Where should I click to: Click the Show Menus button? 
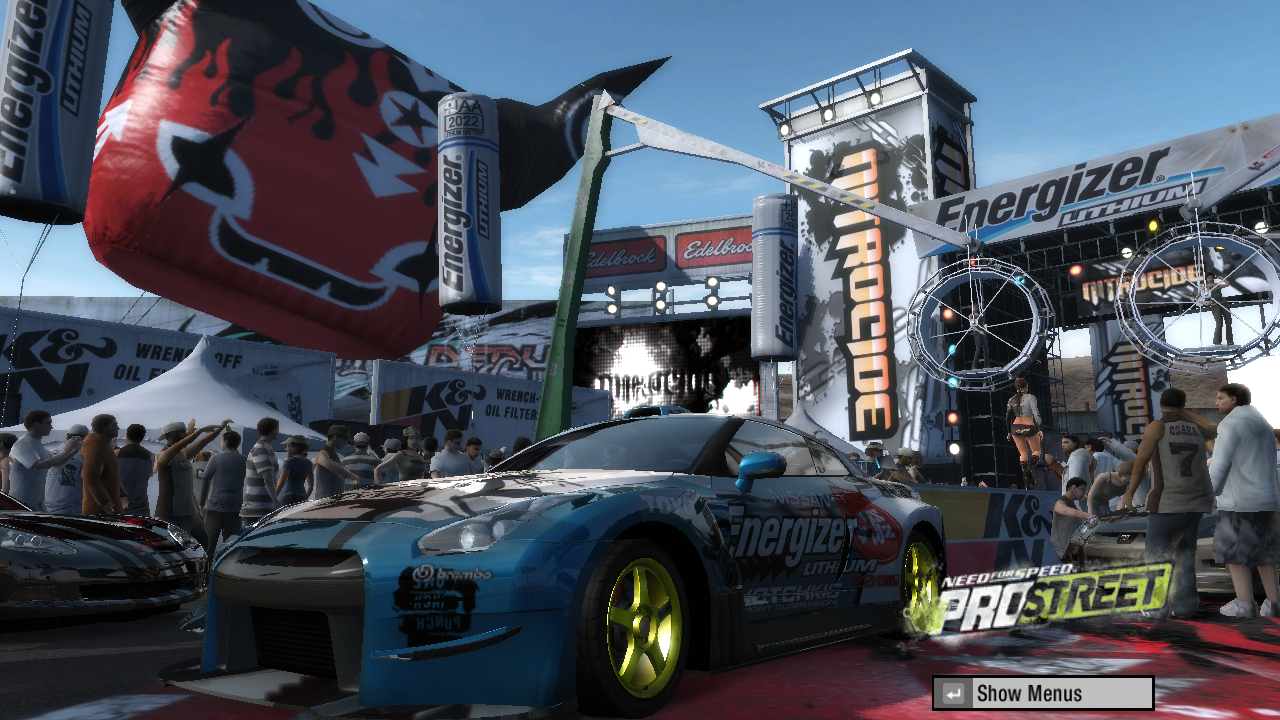1043,693
